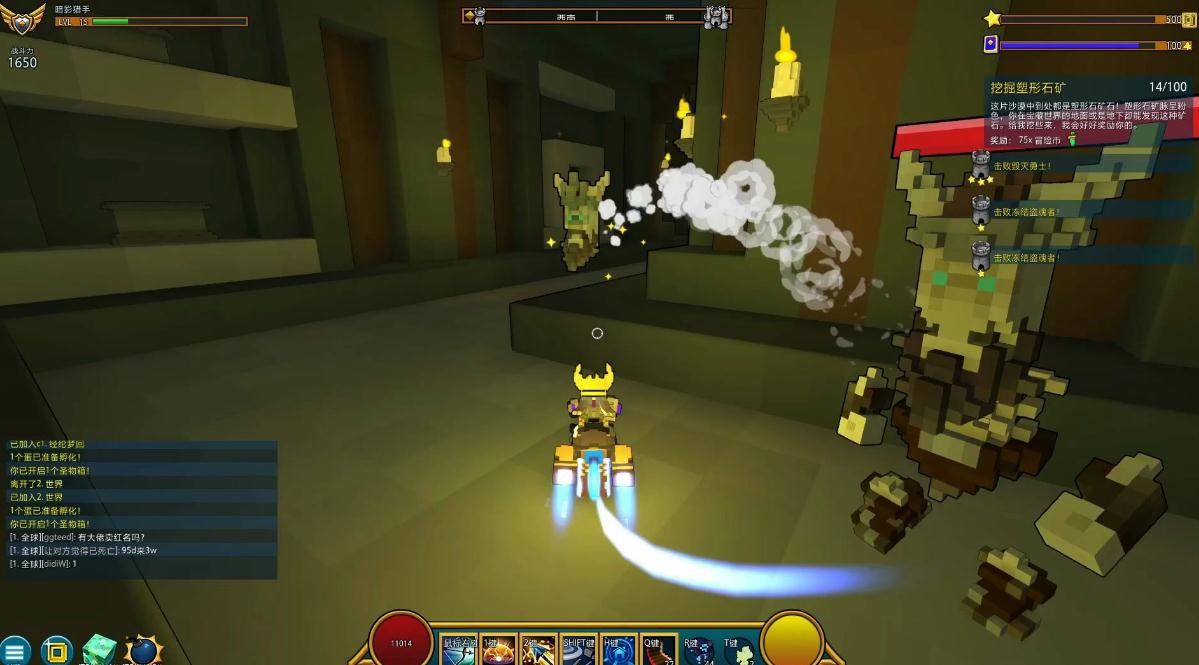Open the three-line main menu button
1199x665 pixels.
[14, 651]
